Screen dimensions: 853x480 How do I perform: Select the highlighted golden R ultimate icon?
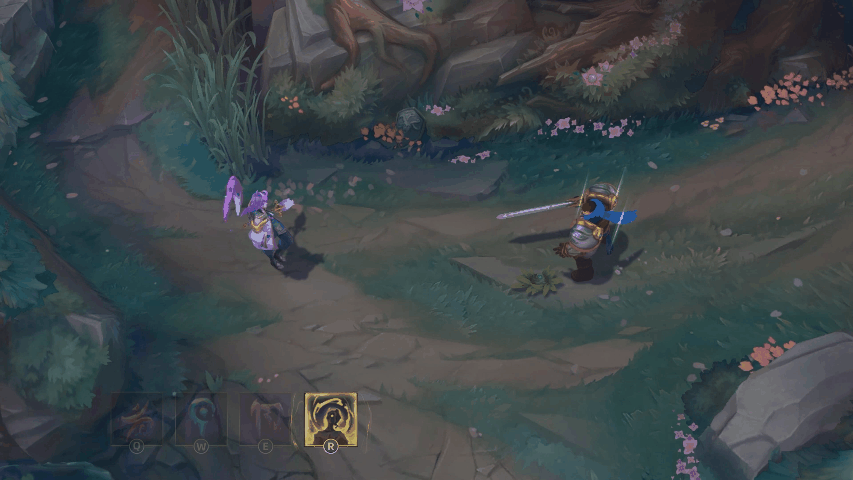point(330,418)
